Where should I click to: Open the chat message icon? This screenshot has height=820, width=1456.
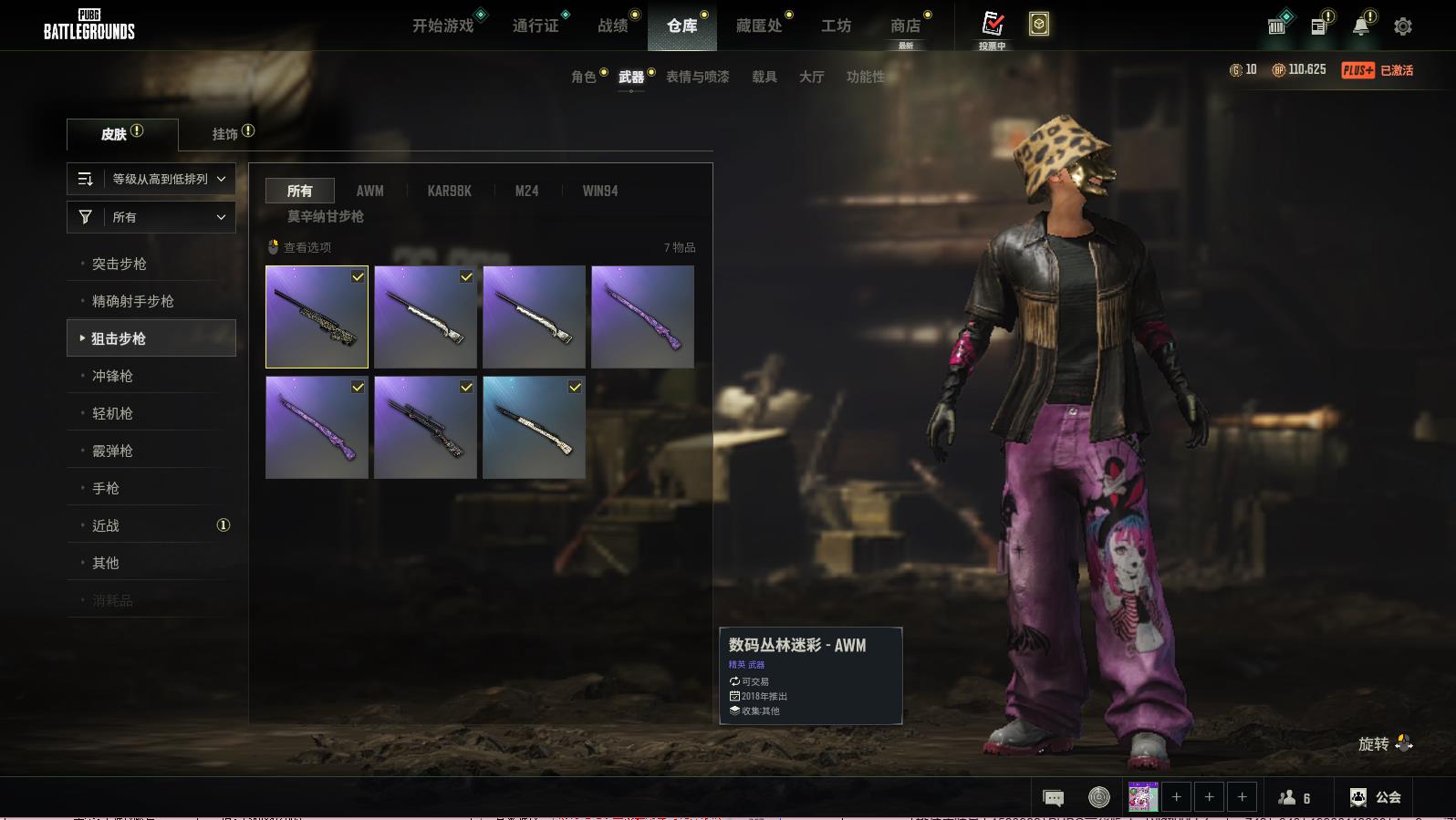1053,798
